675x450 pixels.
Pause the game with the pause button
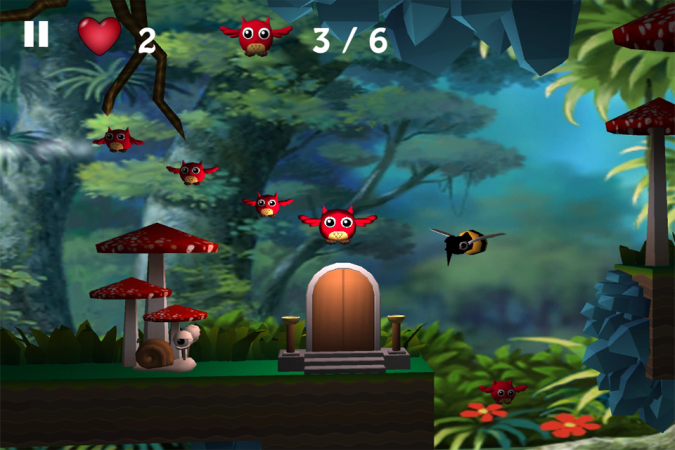36,34
